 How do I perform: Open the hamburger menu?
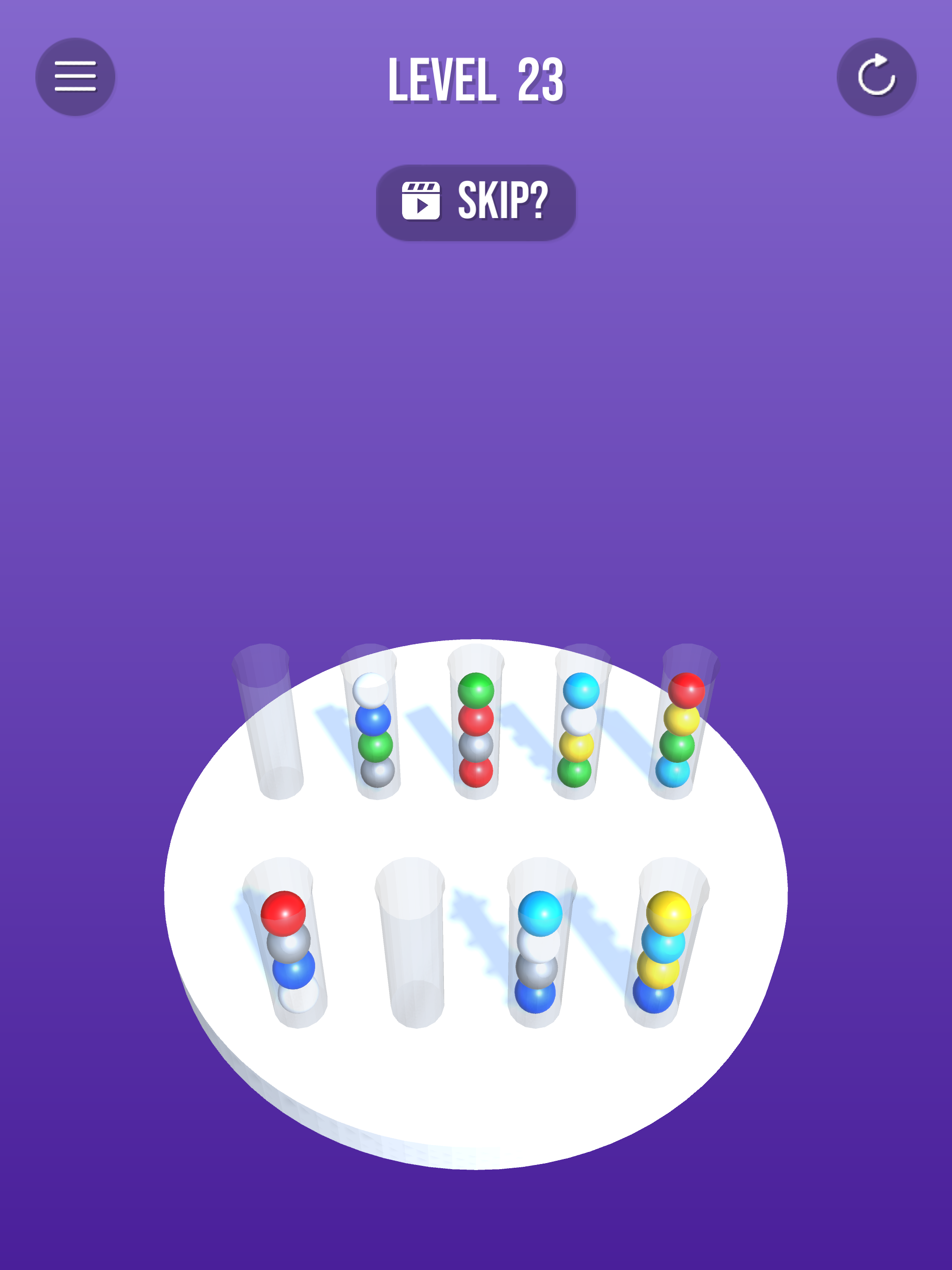pos(75,76)
